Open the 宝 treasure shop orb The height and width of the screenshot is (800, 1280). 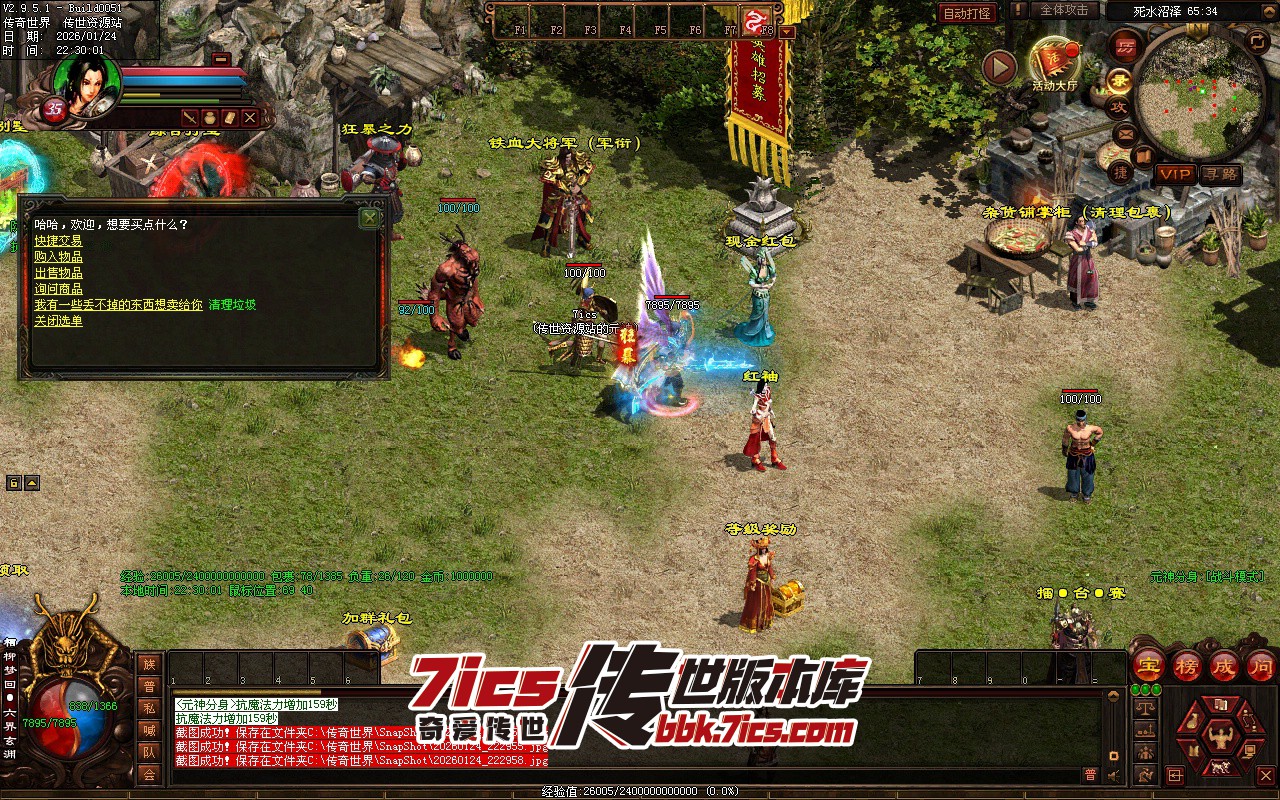click(1148, 666)
